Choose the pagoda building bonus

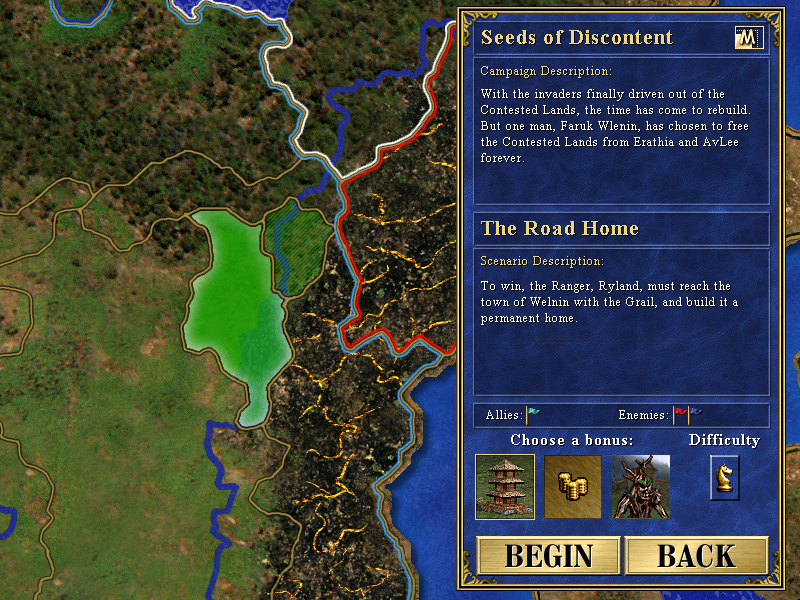[505, 487]
